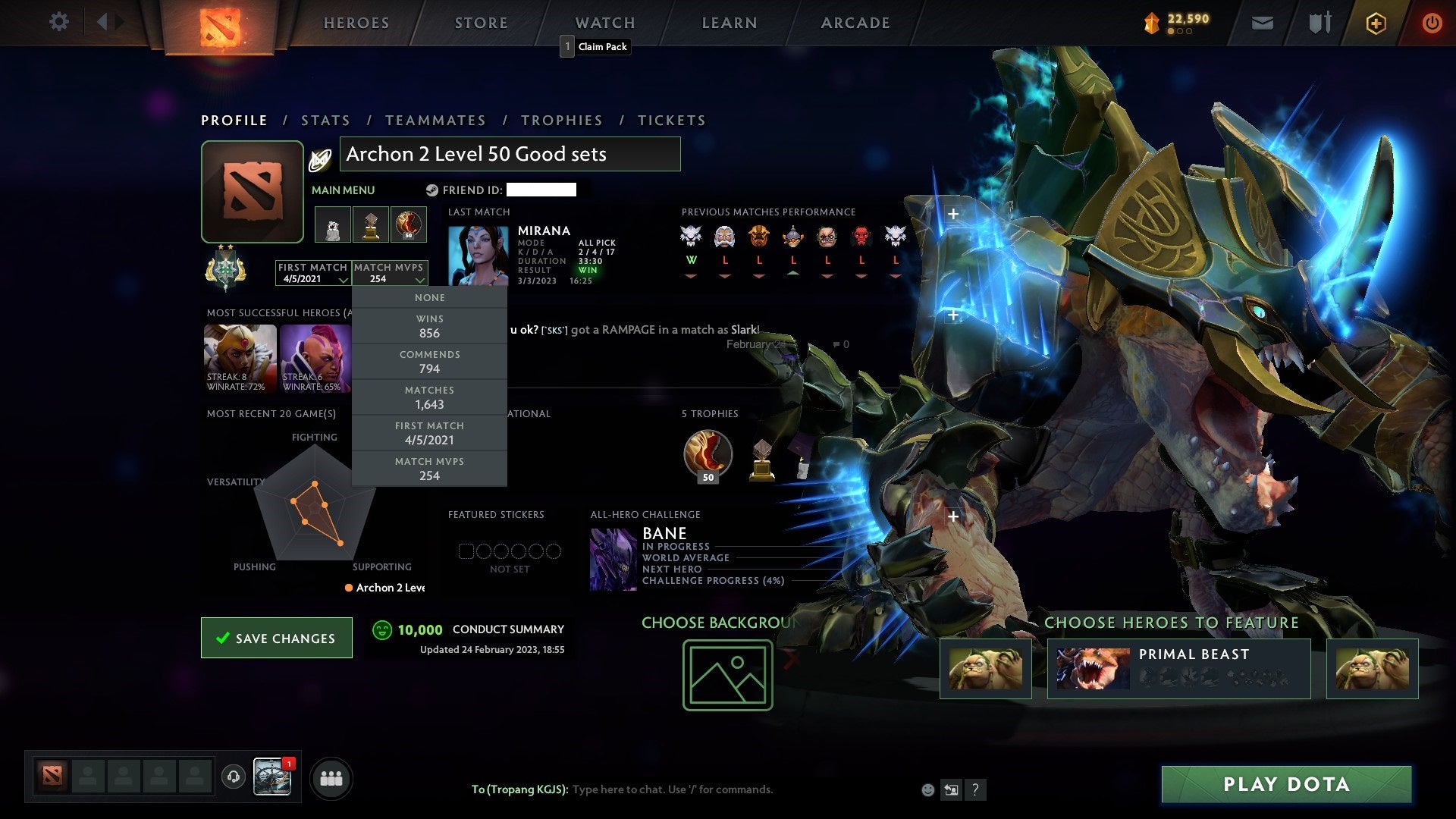Click the chat help question mark icon
Image resolution: width=1456 pixels, height=819 pixels.
coord(976,789)
